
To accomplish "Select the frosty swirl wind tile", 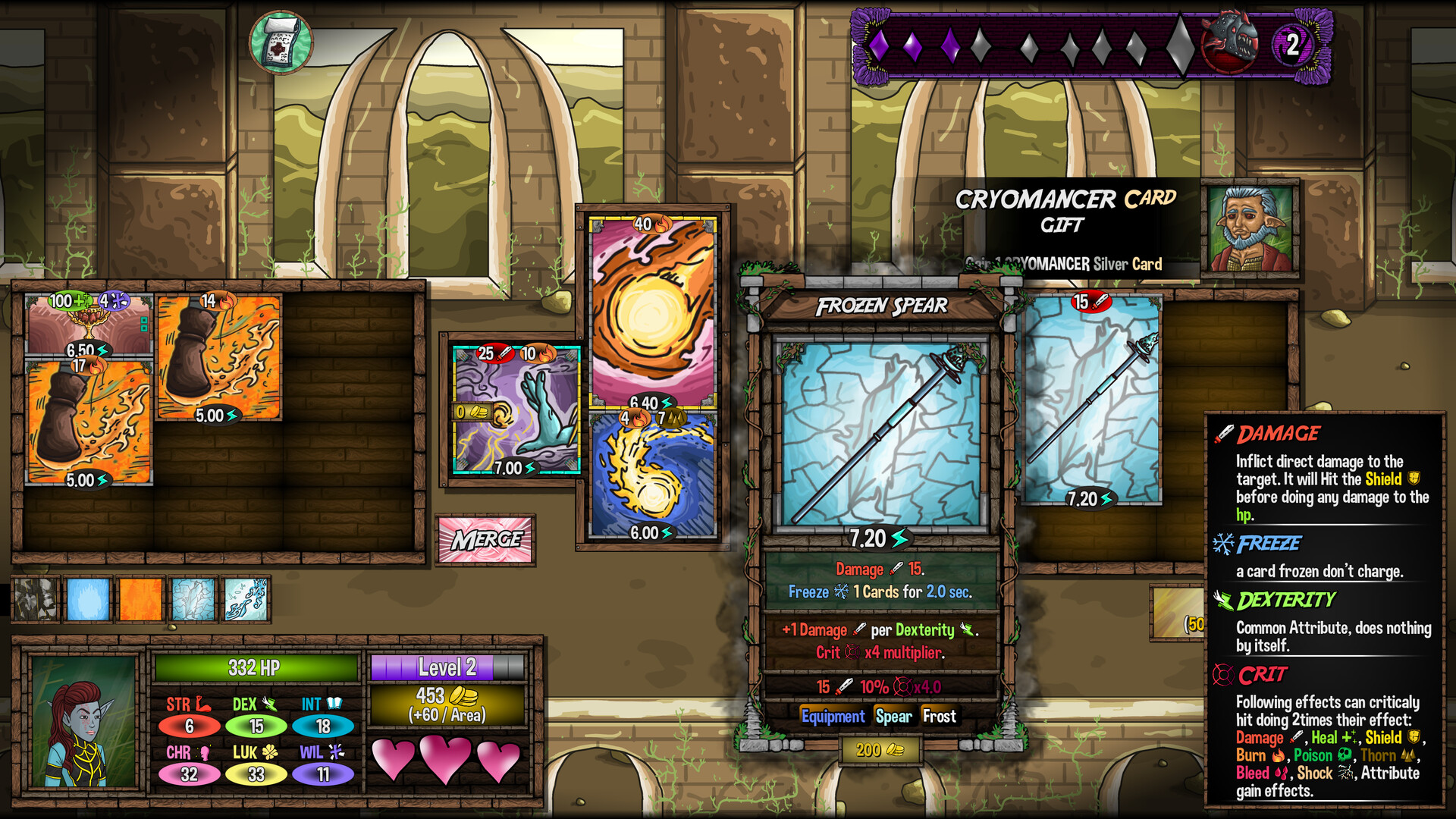I will tap(246, 599).
